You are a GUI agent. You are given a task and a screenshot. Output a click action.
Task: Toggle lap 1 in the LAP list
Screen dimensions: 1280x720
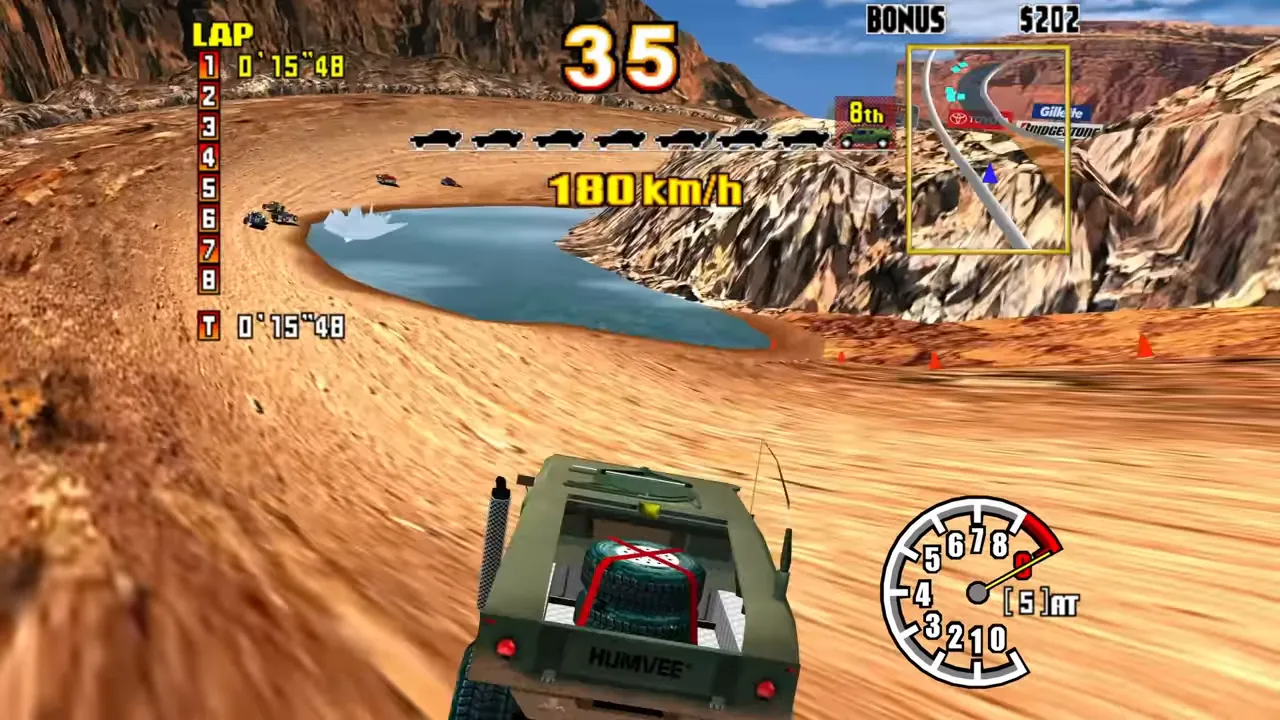coord(208,66)
